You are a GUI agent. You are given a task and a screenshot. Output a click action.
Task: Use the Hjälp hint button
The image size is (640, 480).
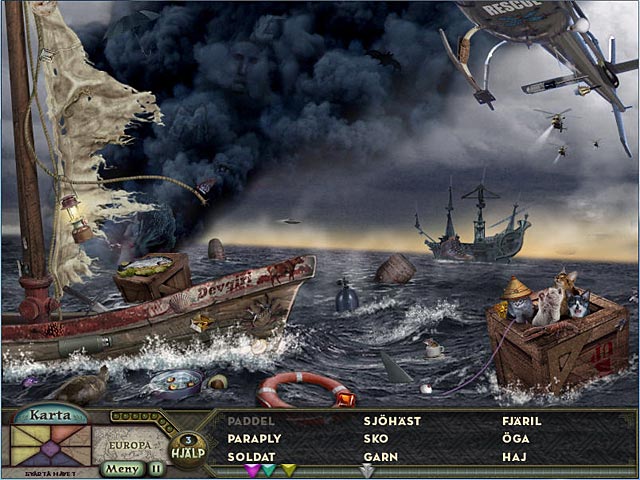pyautogui.click(x=186, y=448)
